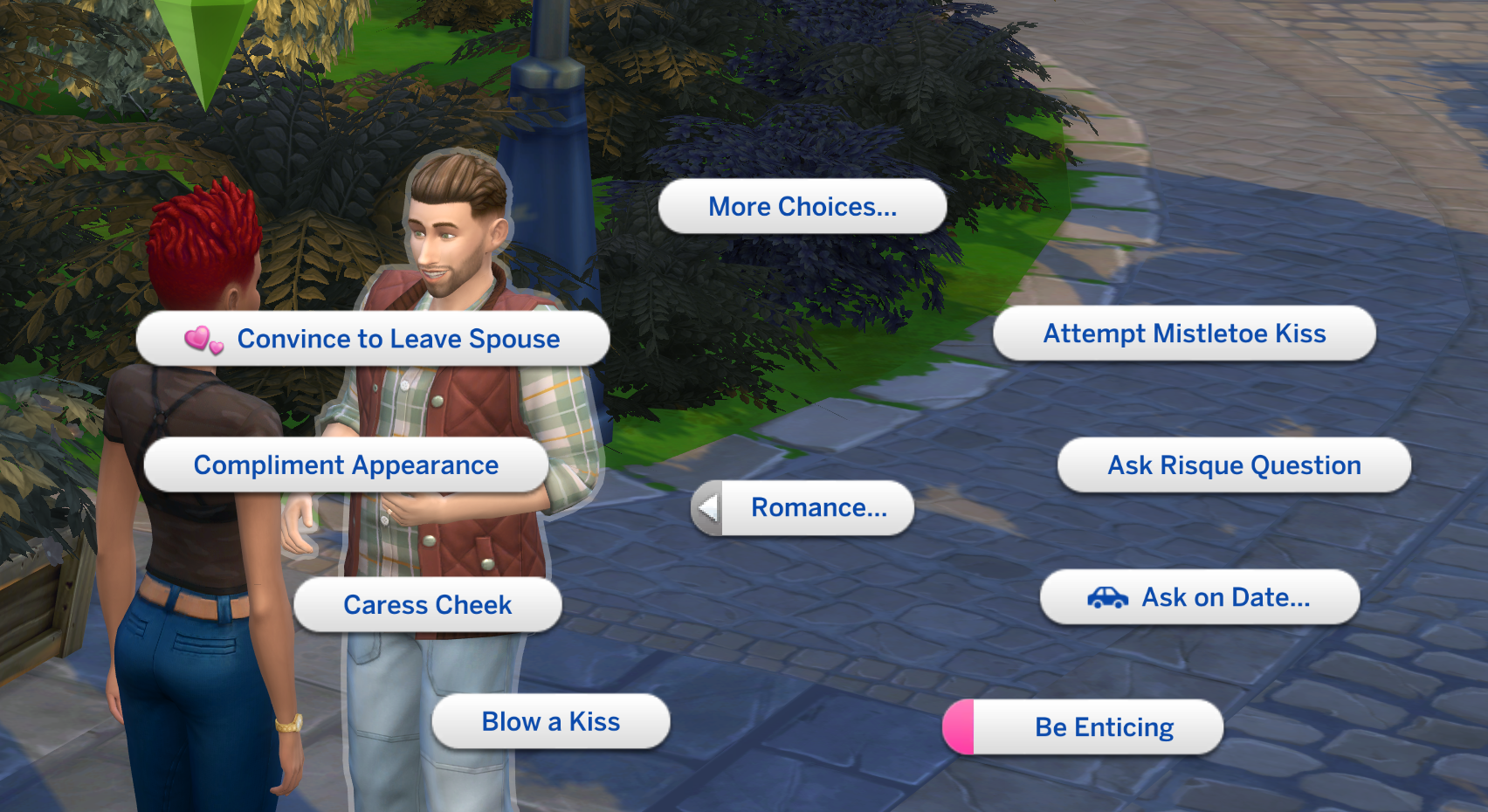Select the Attempt Mistletoe Kiss interaction

pos(1185,333)
